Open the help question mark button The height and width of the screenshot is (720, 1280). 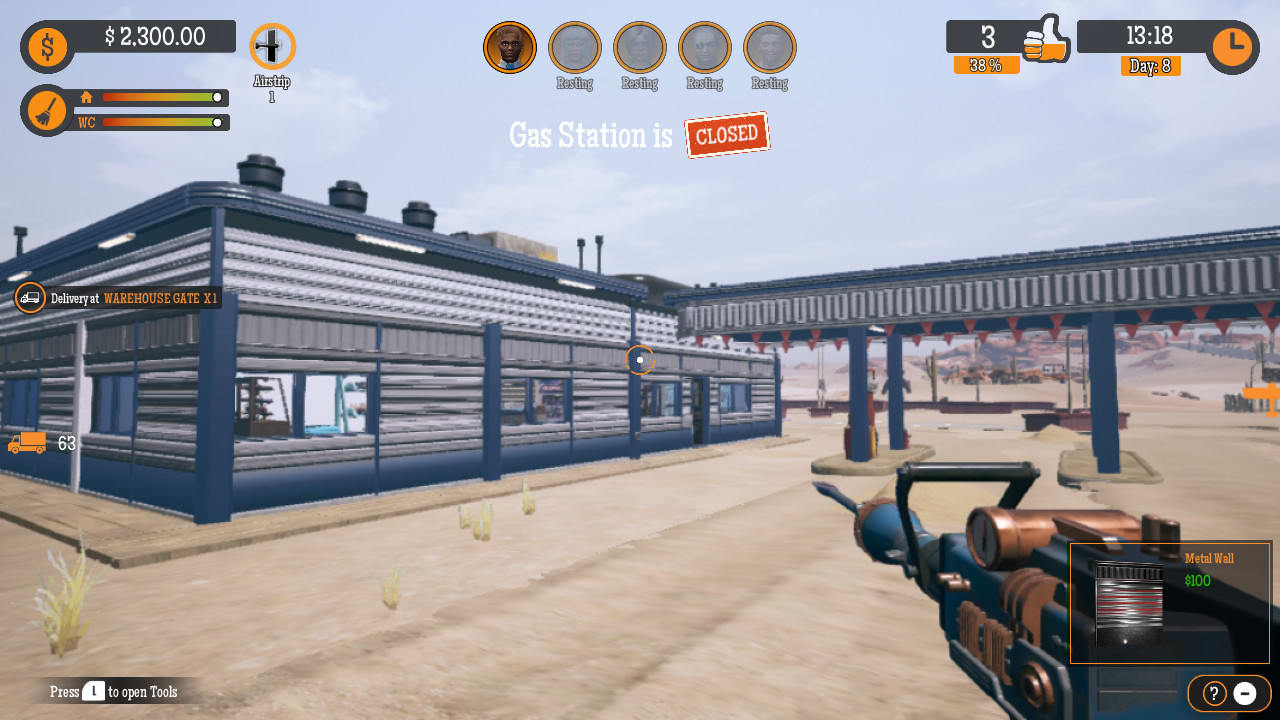click(x=1213, y=693)
